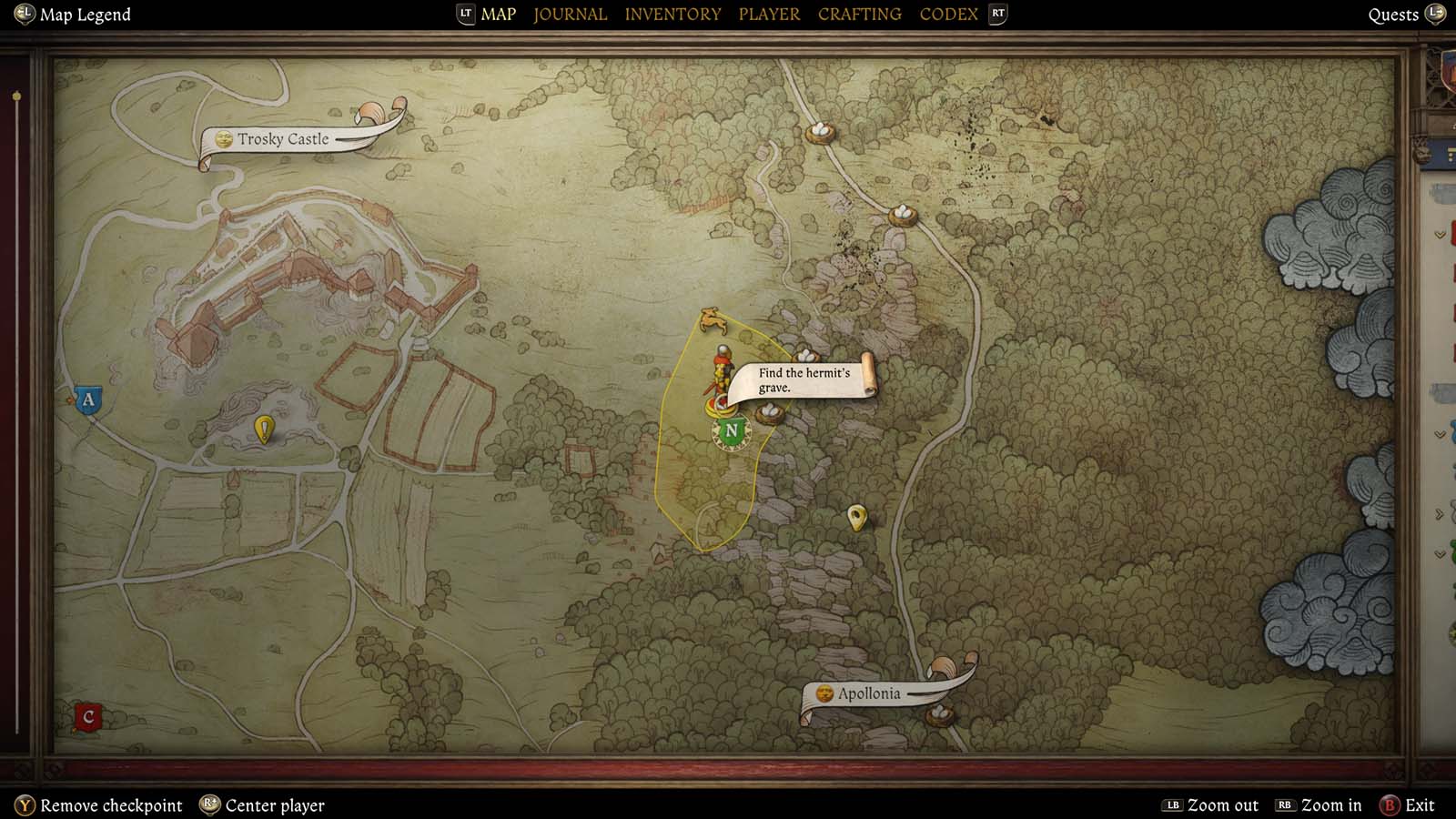Select the Apollonia settlement icon
This screenshot has height=819, width=1456.
[x=824, y=693]
